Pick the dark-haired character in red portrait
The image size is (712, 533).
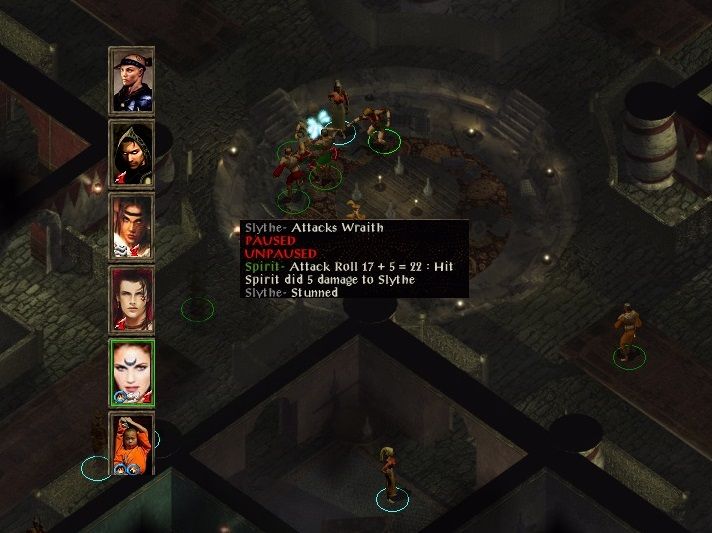[x=131, y=299]
